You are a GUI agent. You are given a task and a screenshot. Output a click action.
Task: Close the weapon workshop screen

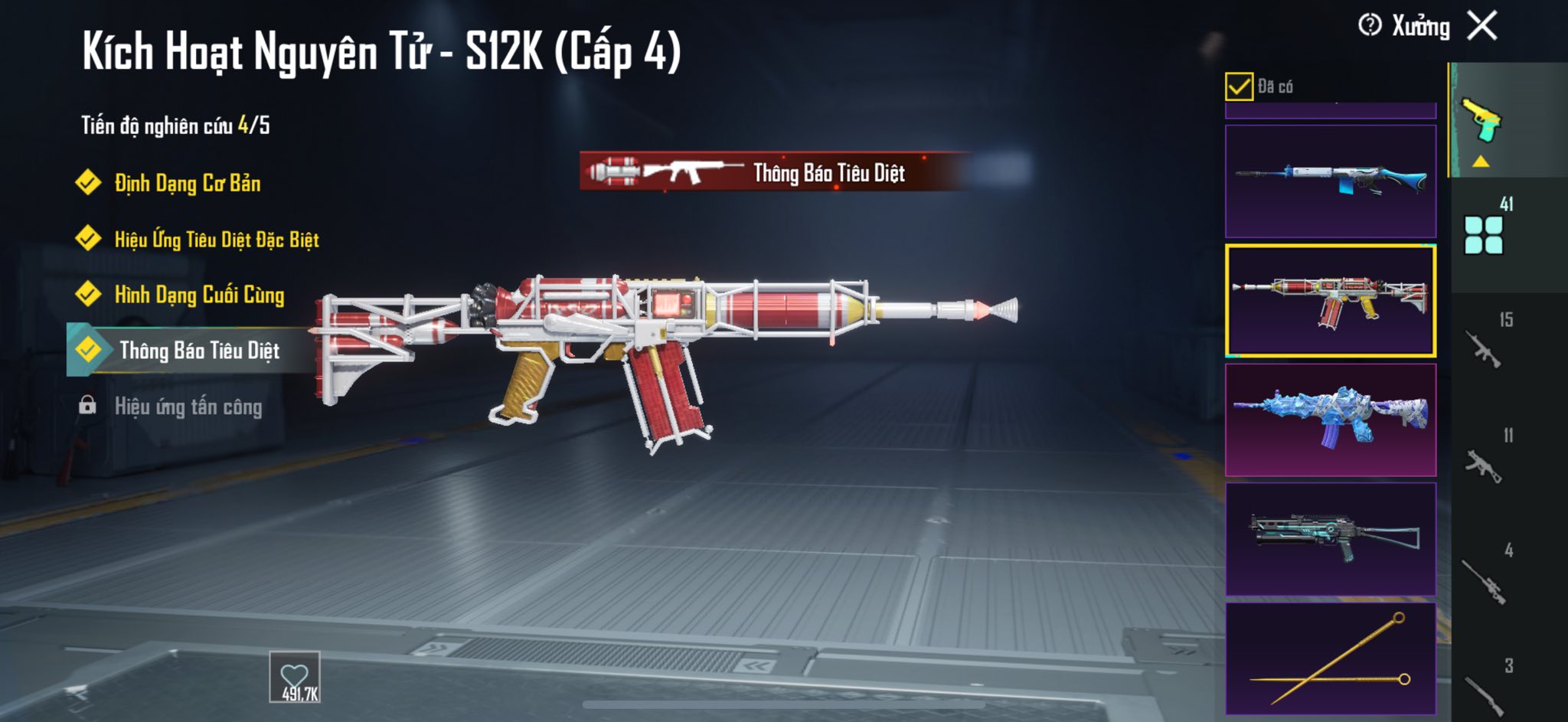point(1482,26)
